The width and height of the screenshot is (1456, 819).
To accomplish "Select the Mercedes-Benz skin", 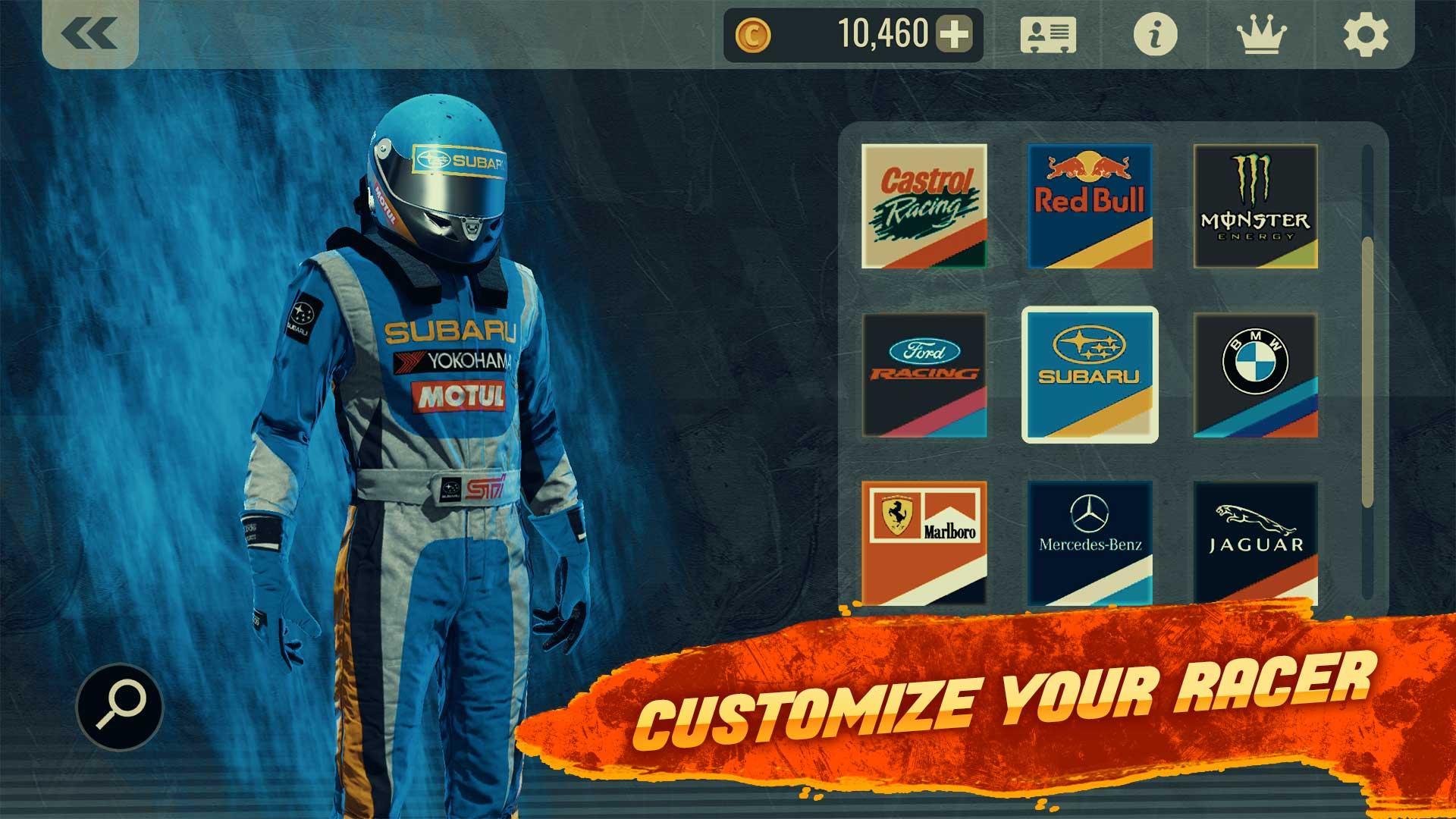I will 1090,543.
